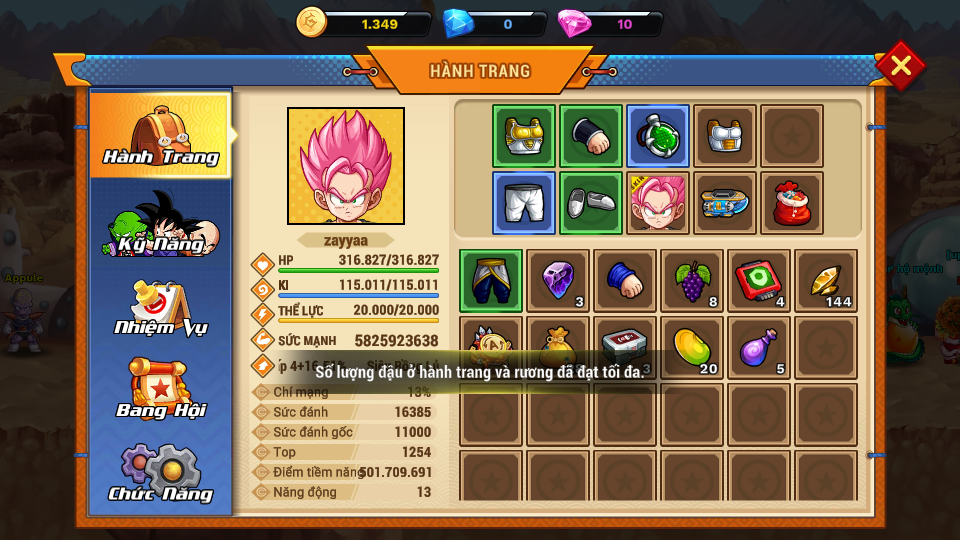Select the equipped grey shoes
Viewport: 960px width, 540px height.
pyautogui.click(x=591, y=203)
